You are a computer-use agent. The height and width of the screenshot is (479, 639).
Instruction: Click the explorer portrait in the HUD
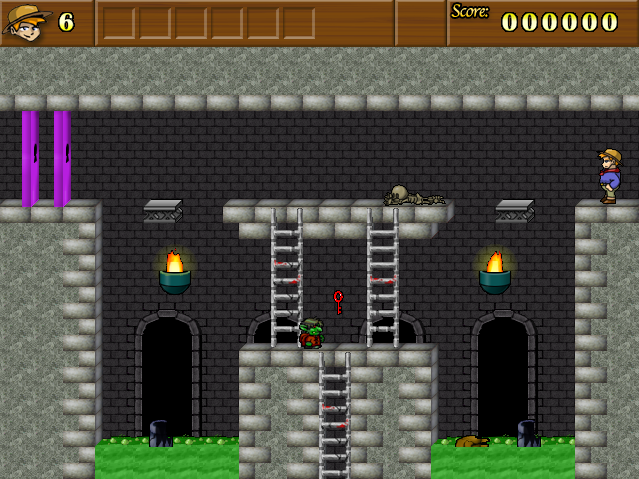[27, 22]
